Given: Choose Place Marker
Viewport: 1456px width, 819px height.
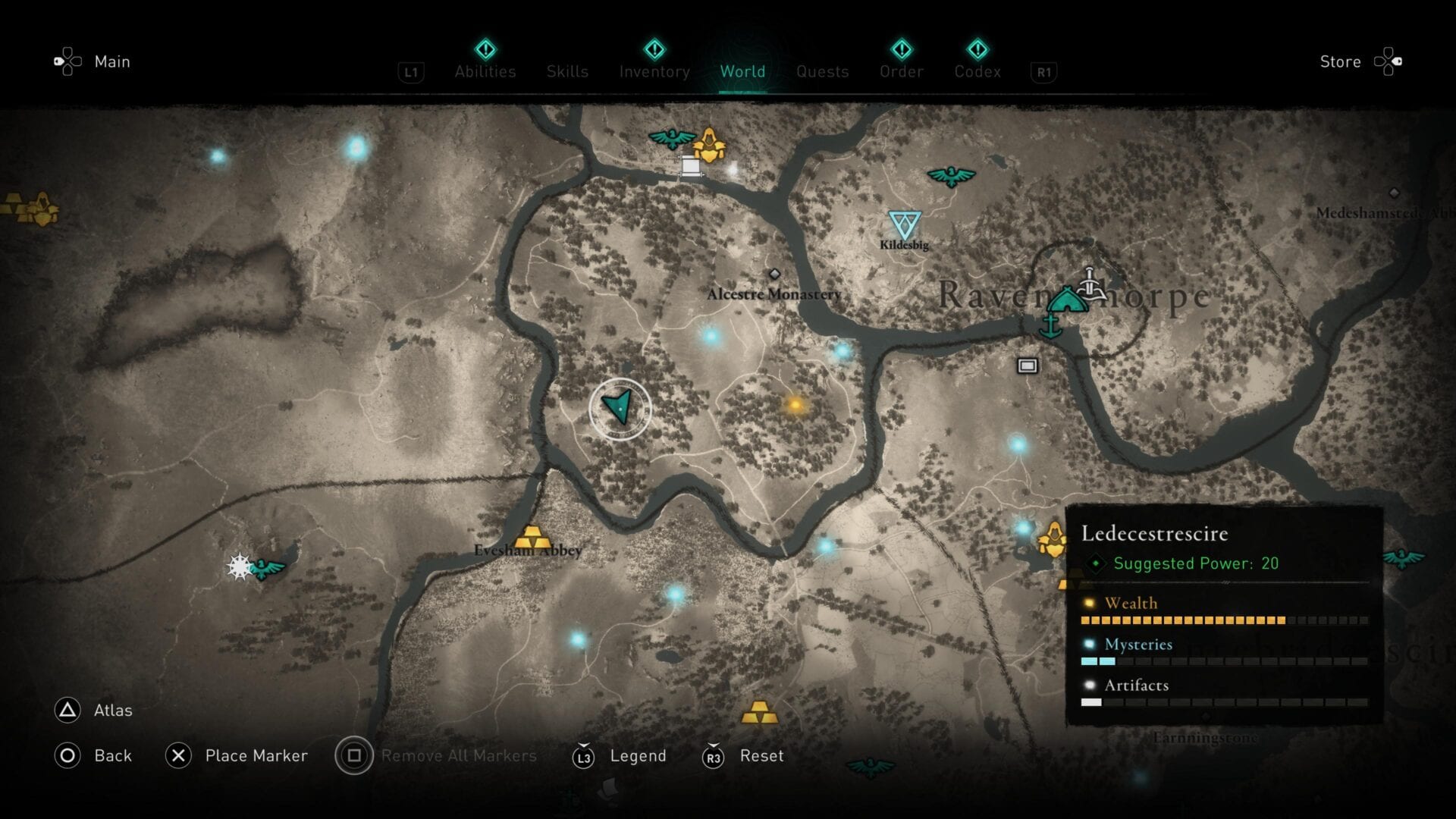Looking at the screenshot, I should 256,756.
